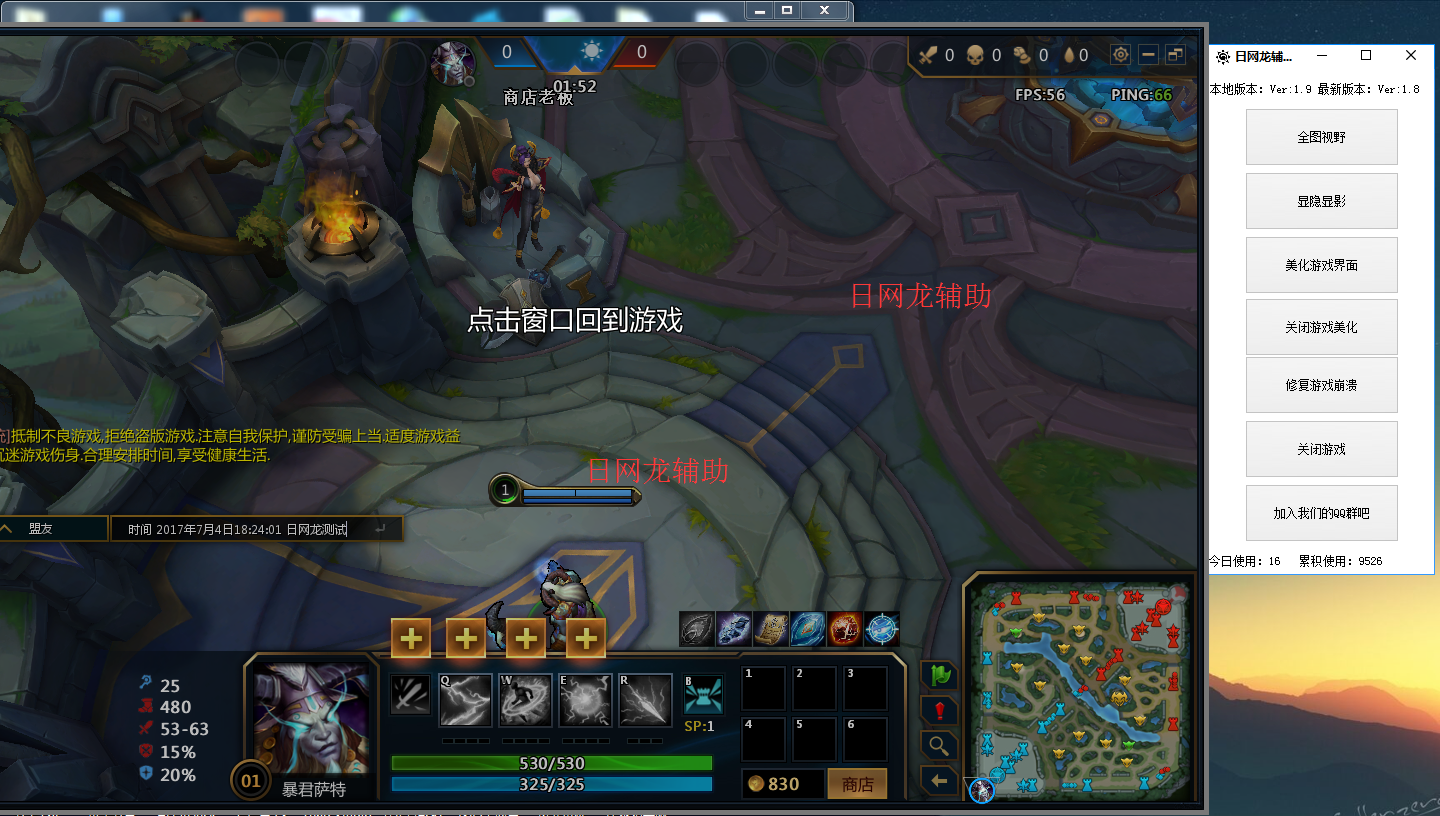Screen dimensions: 1440x816
Task: Activate the W spinning figure ability
Action: 526,700
